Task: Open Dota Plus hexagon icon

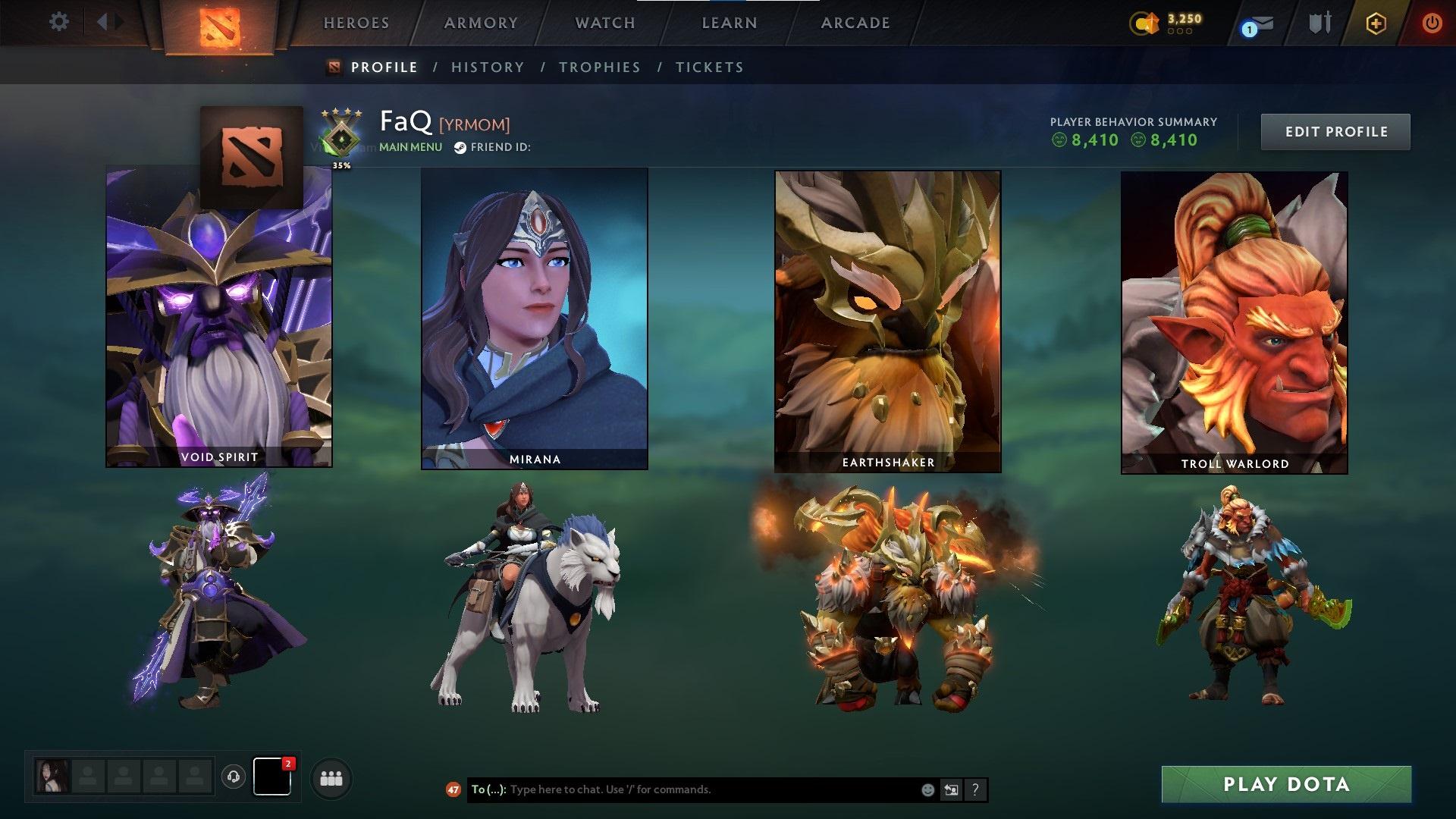Action: (x=1376, y=24)
